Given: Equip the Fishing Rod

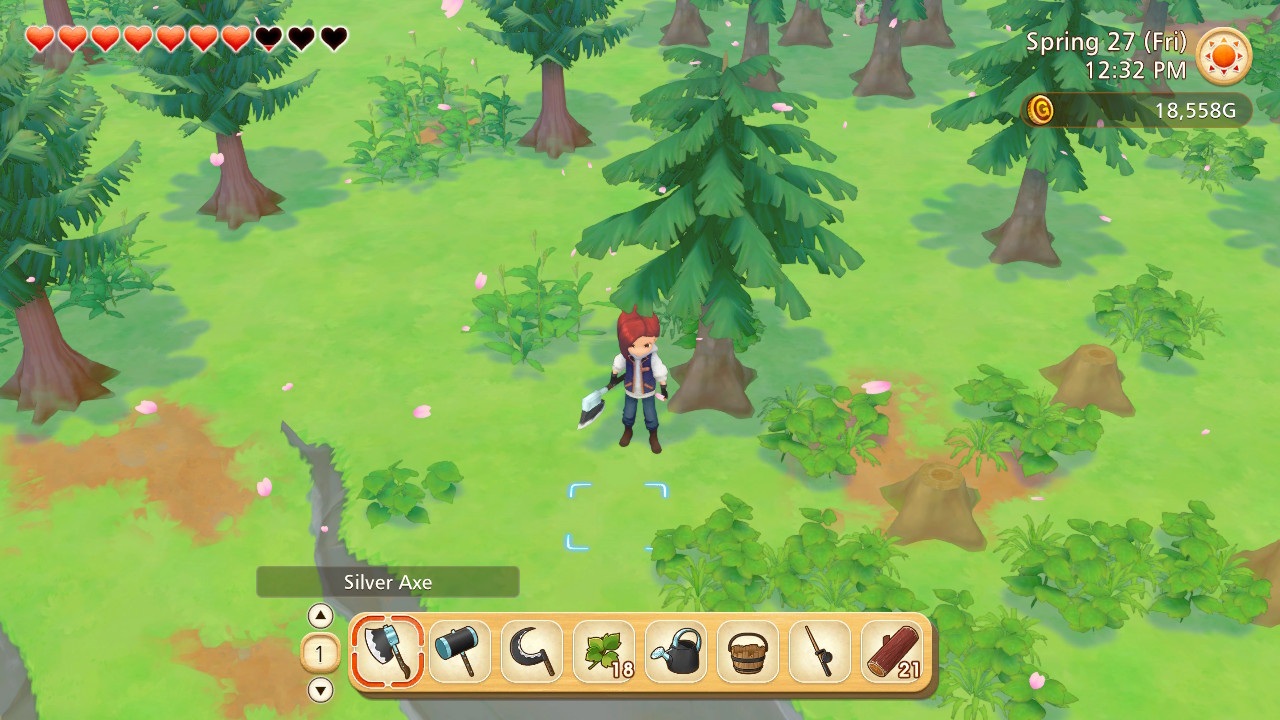Looking at the screenshot, I should (818, 652).
